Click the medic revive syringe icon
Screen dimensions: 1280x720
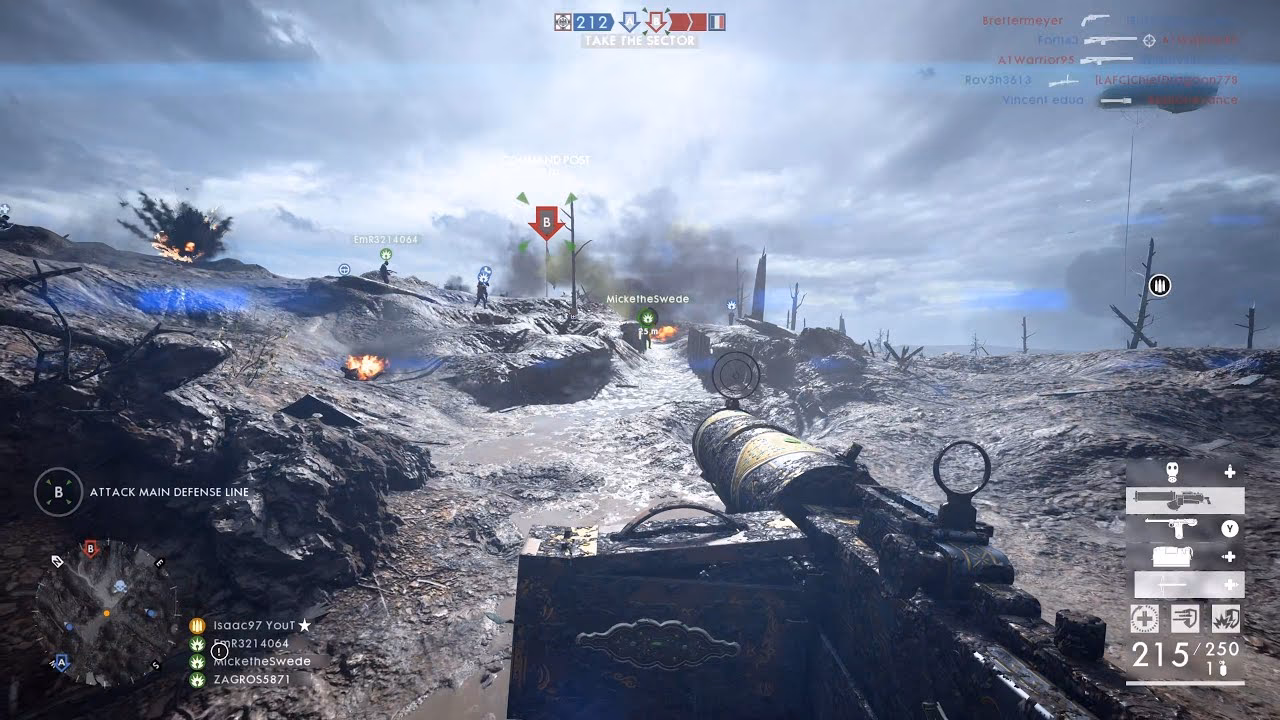point(1144,618)
